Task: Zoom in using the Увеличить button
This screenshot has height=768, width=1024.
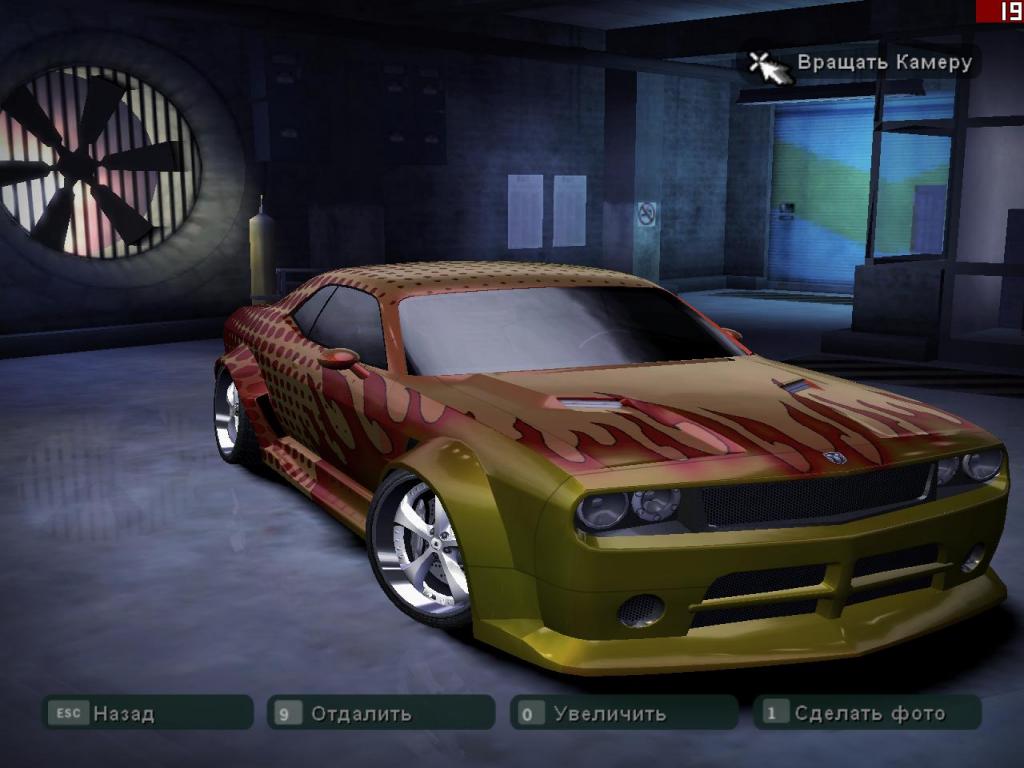Action: click(x=624, y=713)
